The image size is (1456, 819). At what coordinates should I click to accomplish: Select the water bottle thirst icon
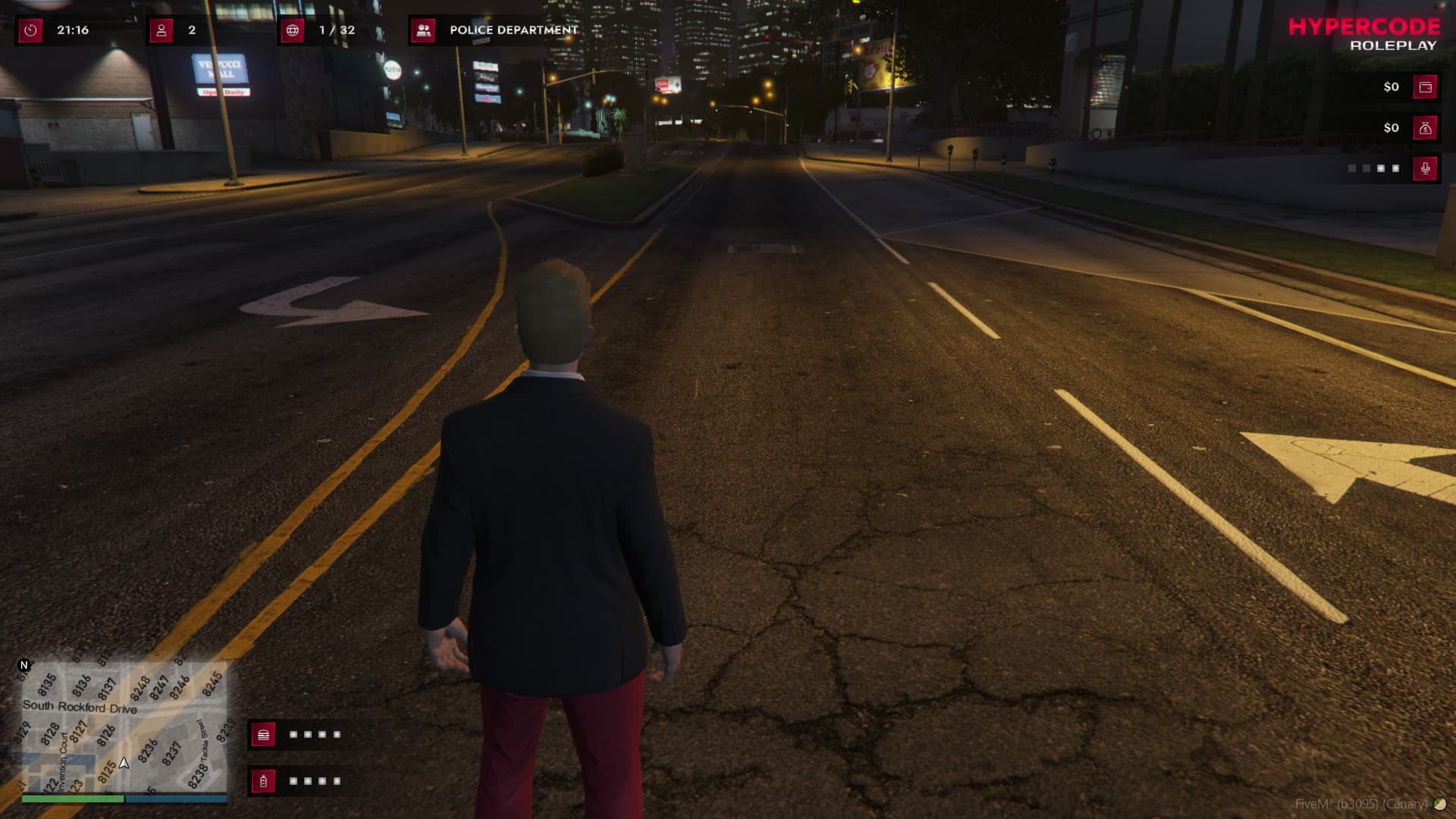[x=263, y=780]
